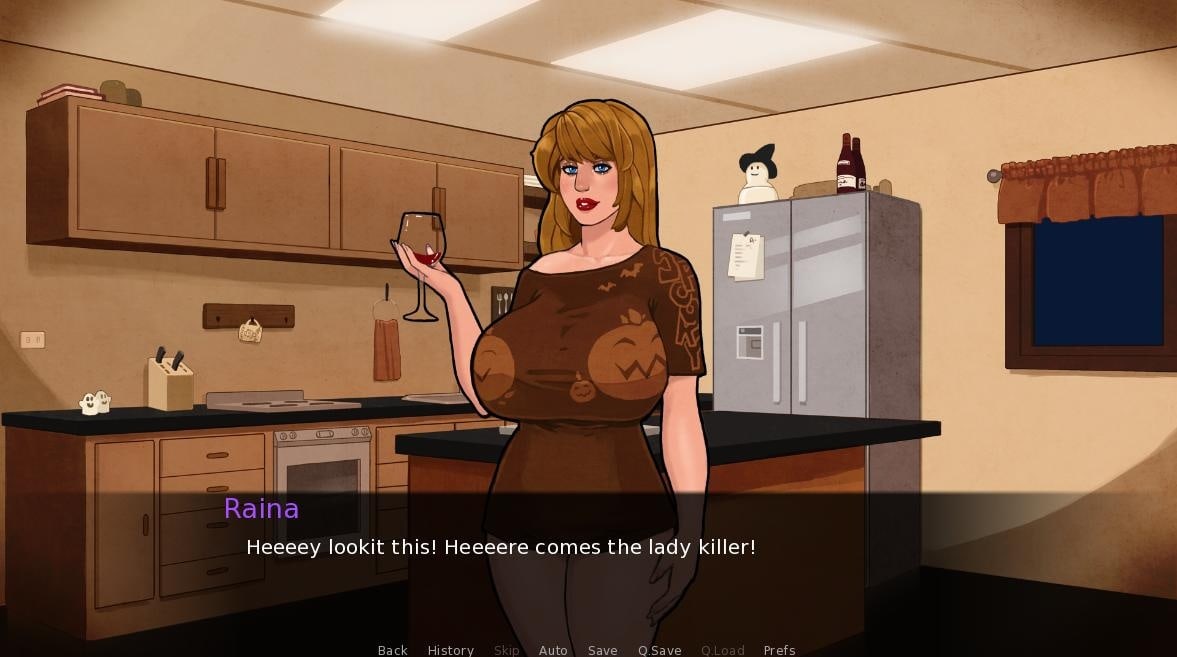Quick save with Q.Save
The image size is (1177, 657).
[659, 650]
